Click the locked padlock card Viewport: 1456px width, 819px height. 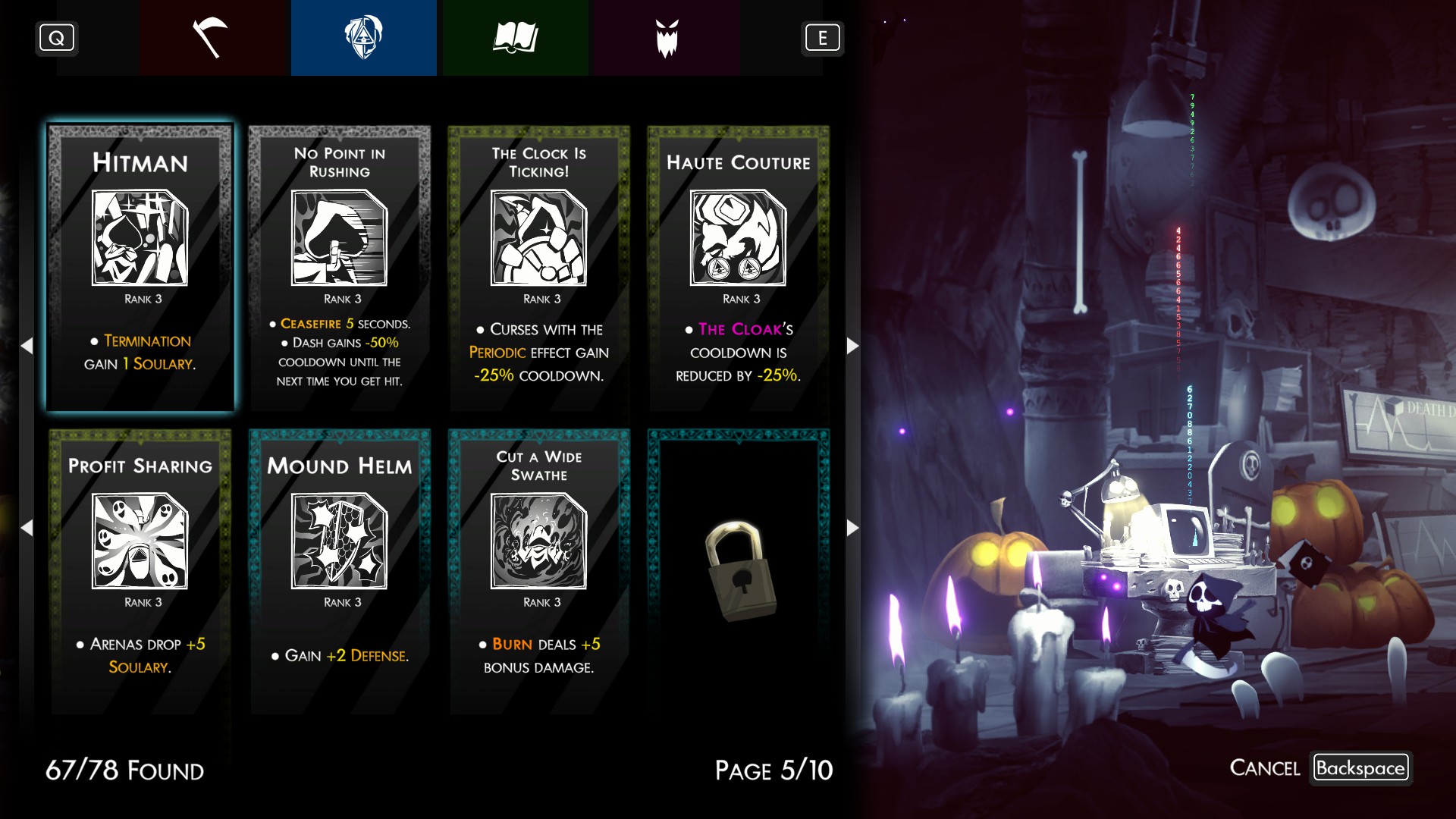[x=738, y=571]
